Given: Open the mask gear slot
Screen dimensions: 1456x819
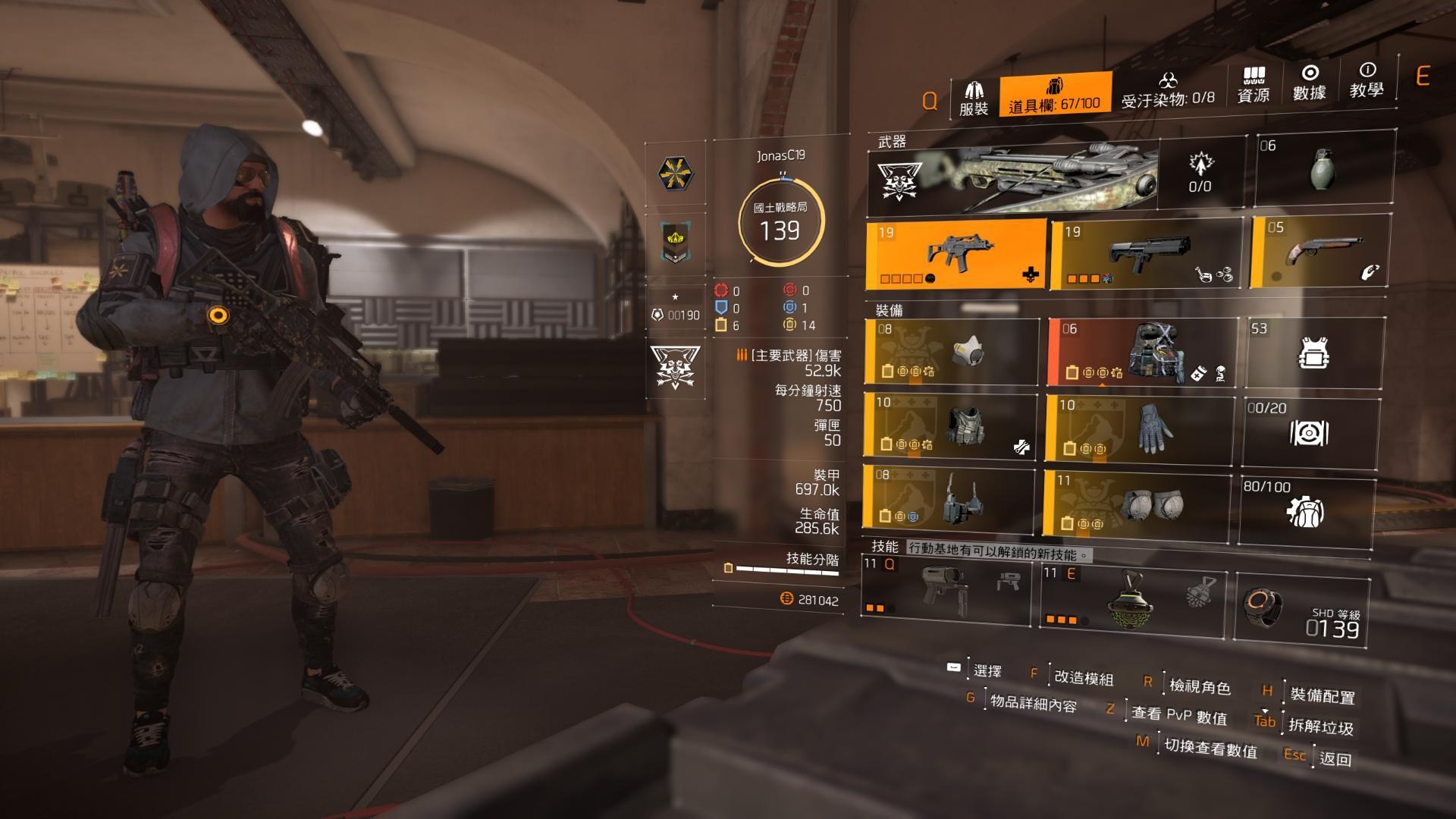Looking at the screenshot, I should [952, 352].
